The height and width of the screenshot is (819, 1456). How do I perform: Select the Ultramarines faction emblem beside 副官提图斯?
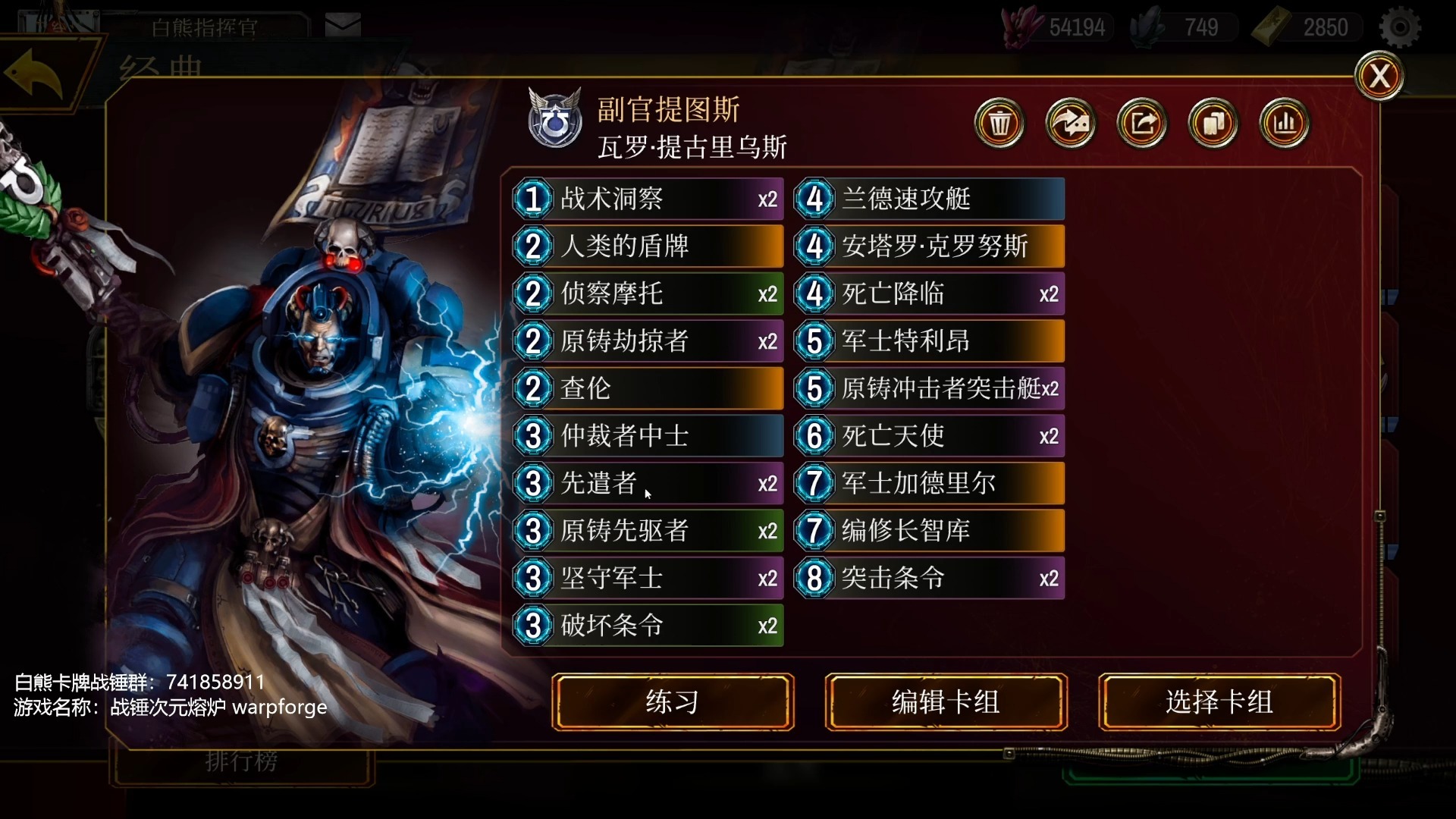(x=554, y=118)
